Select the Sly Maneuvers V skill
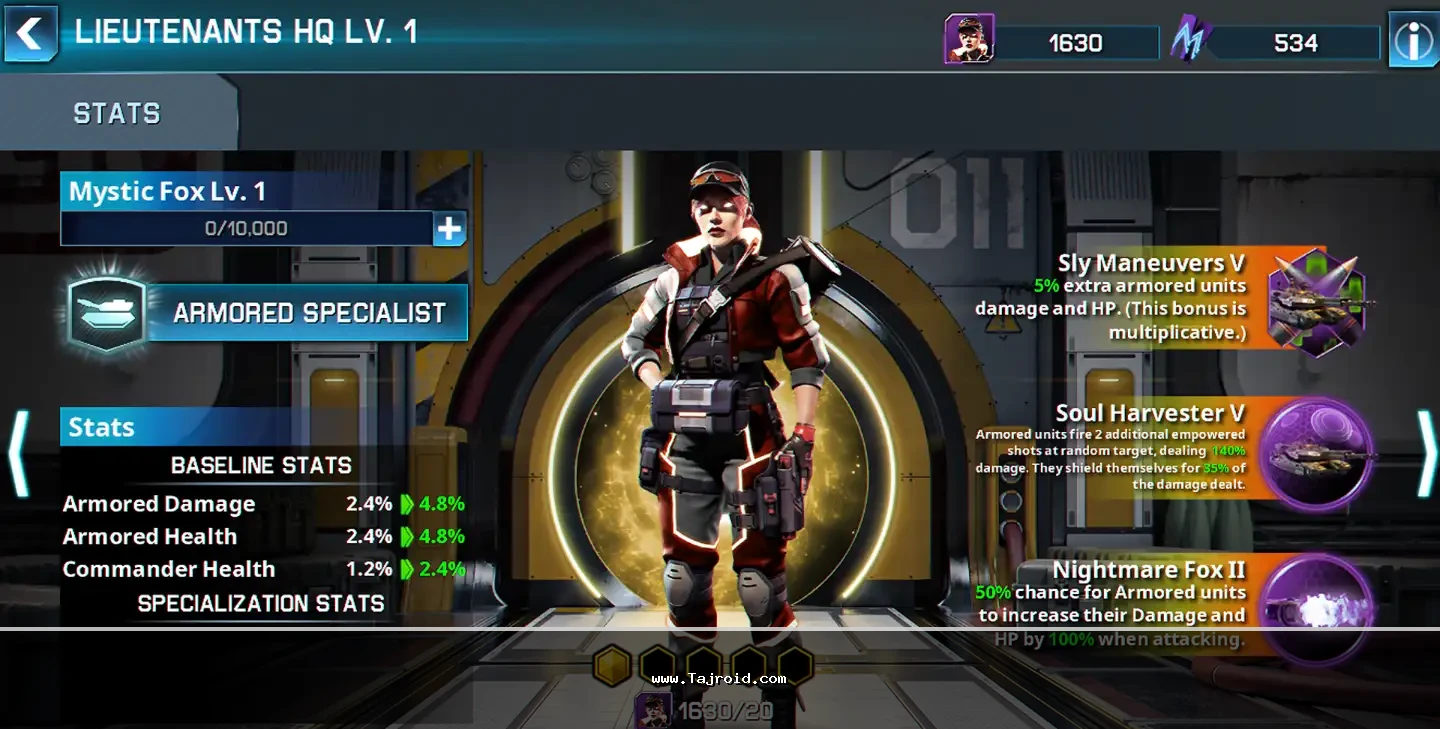Viewport: 1440px width, 729px height. pyautogui.click(x=1315, y=300)
